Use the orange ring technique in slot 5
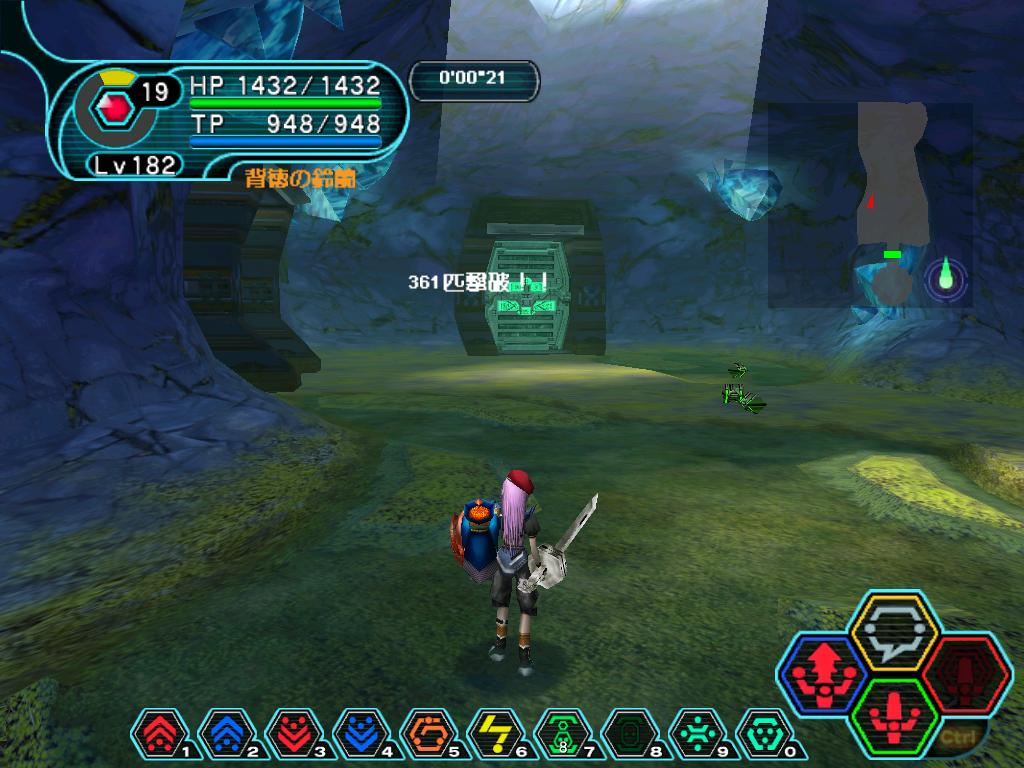 pos(427,736)
